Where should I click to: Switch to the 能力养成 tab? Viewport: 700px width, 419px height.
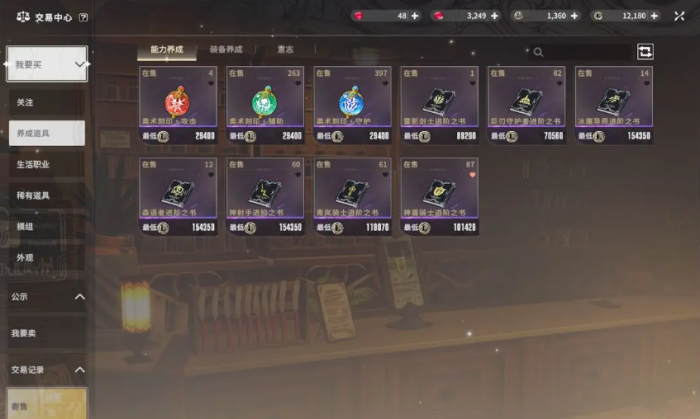point(166,49)
